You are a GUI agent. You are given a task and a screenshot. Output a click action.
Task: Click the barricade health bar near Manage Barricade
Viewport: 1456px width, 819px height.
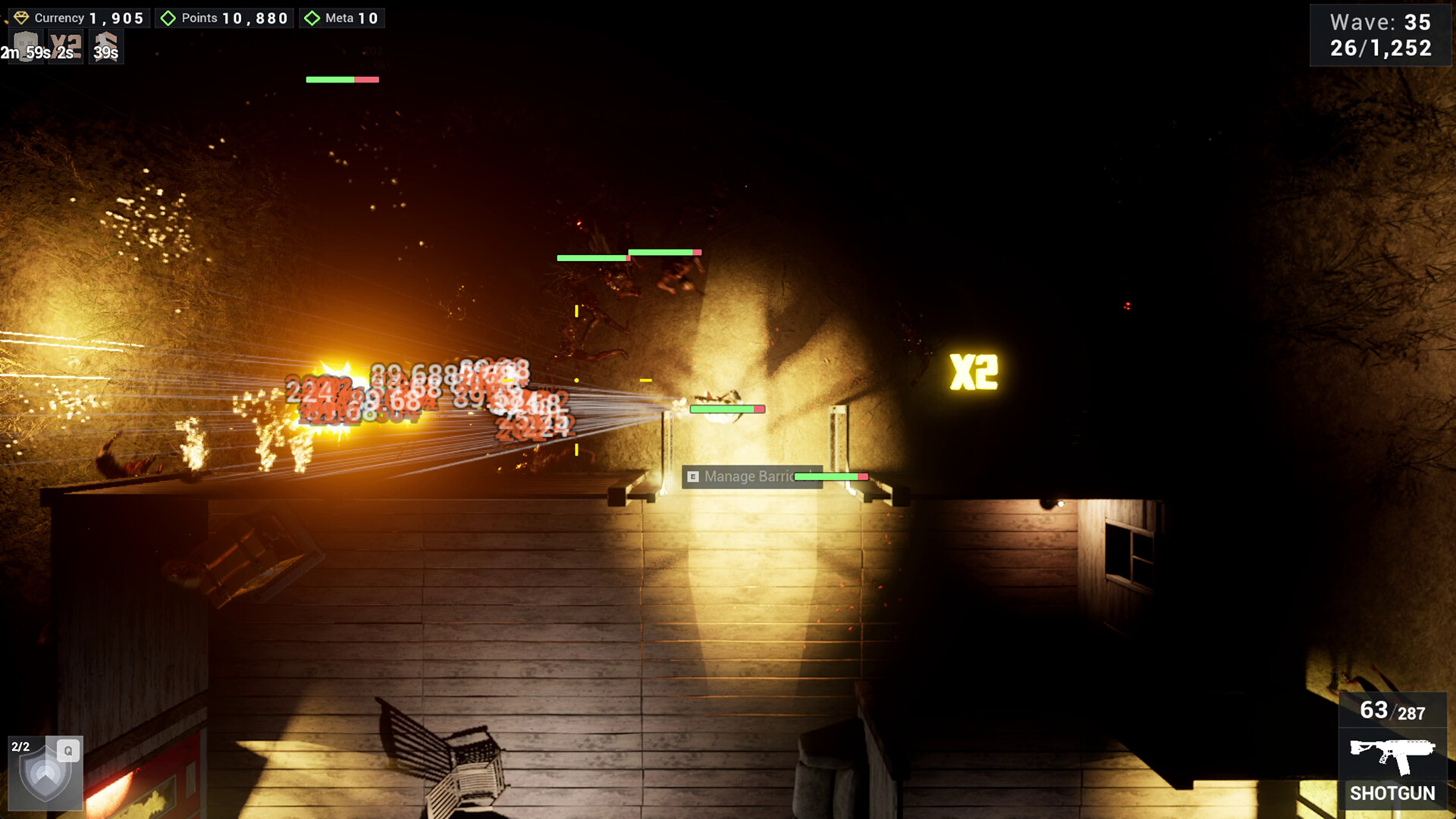(831, 477)
